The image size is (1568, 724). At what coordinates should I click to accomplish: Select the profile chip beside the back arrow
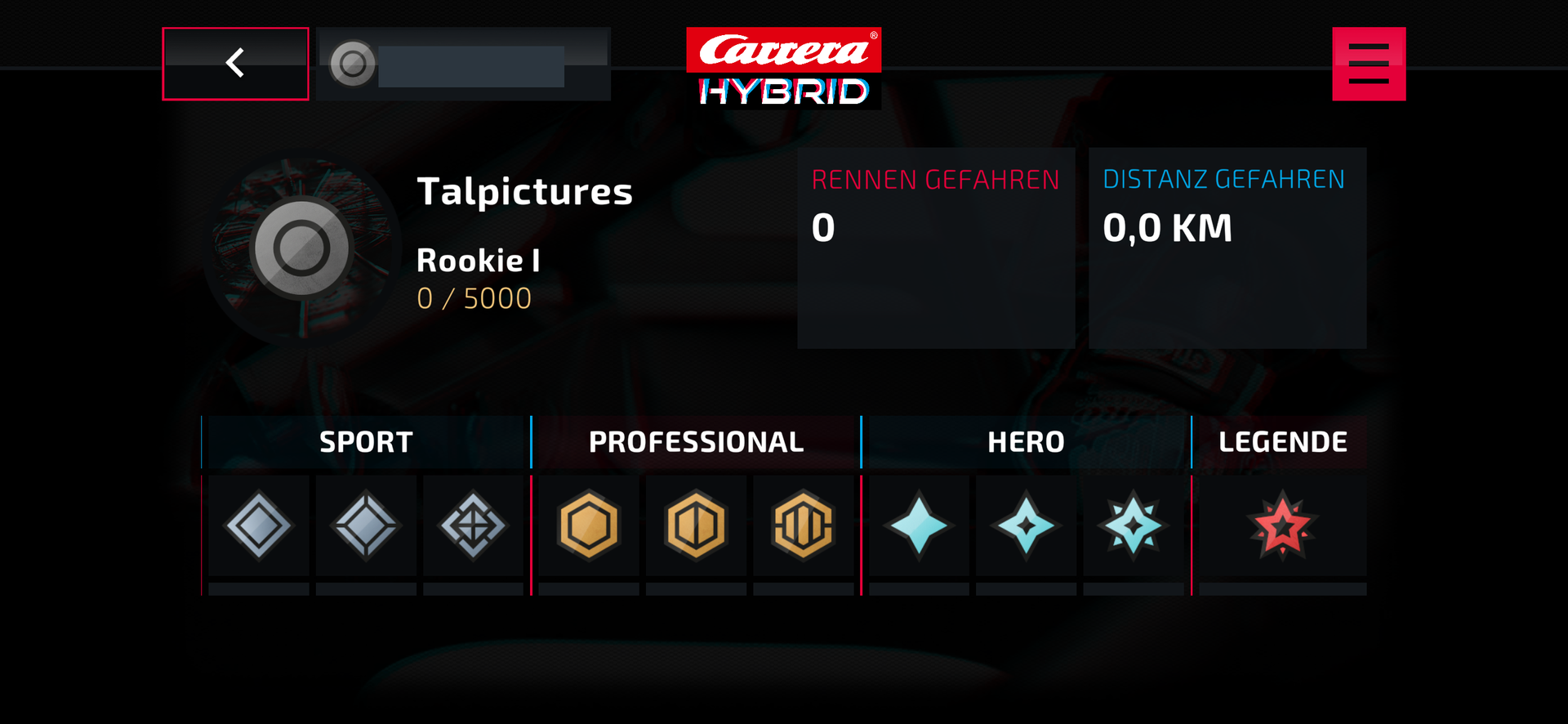pos(463,64)
